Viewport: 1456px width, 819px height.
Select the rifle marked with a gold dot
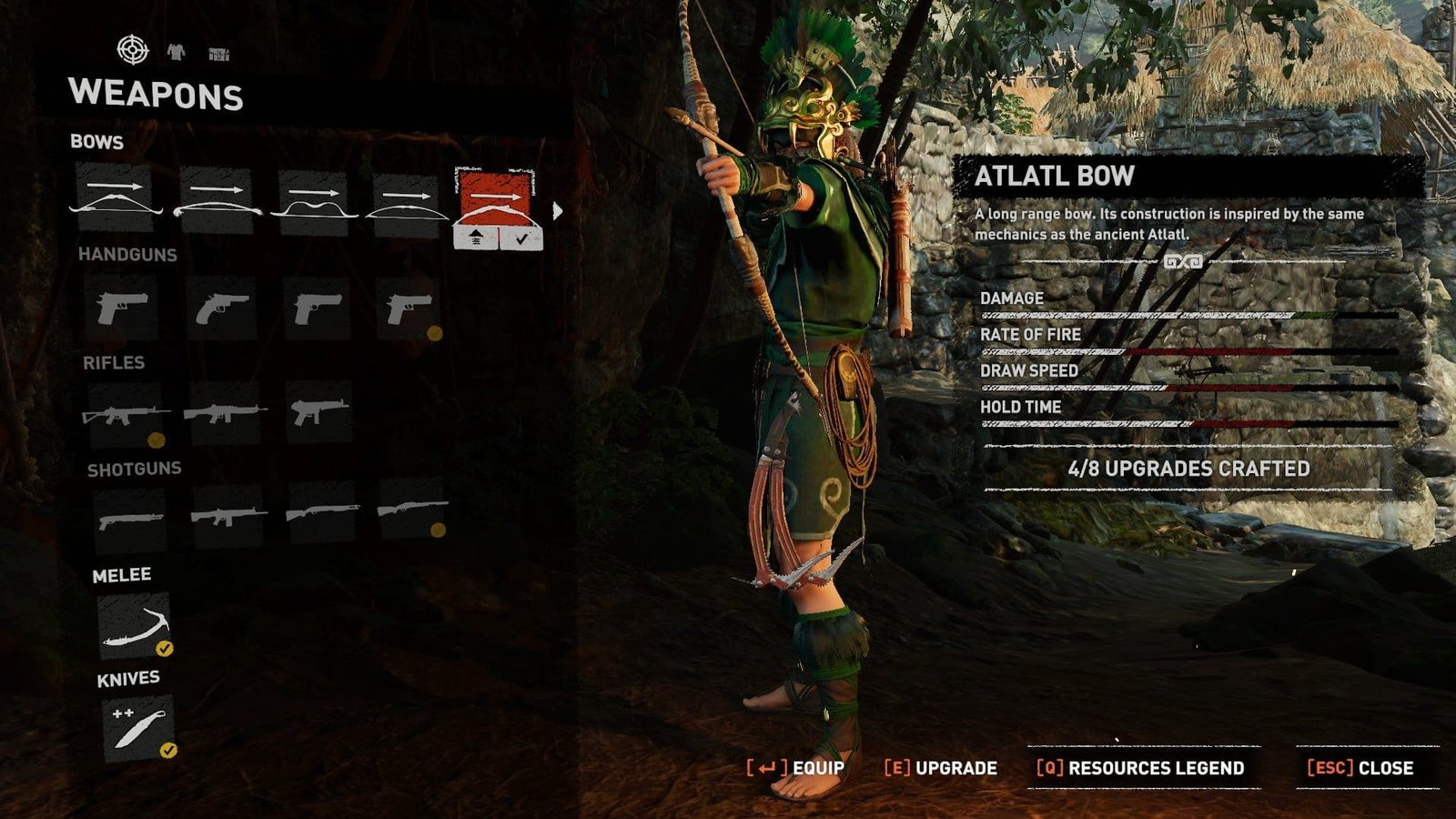point(126,415)
